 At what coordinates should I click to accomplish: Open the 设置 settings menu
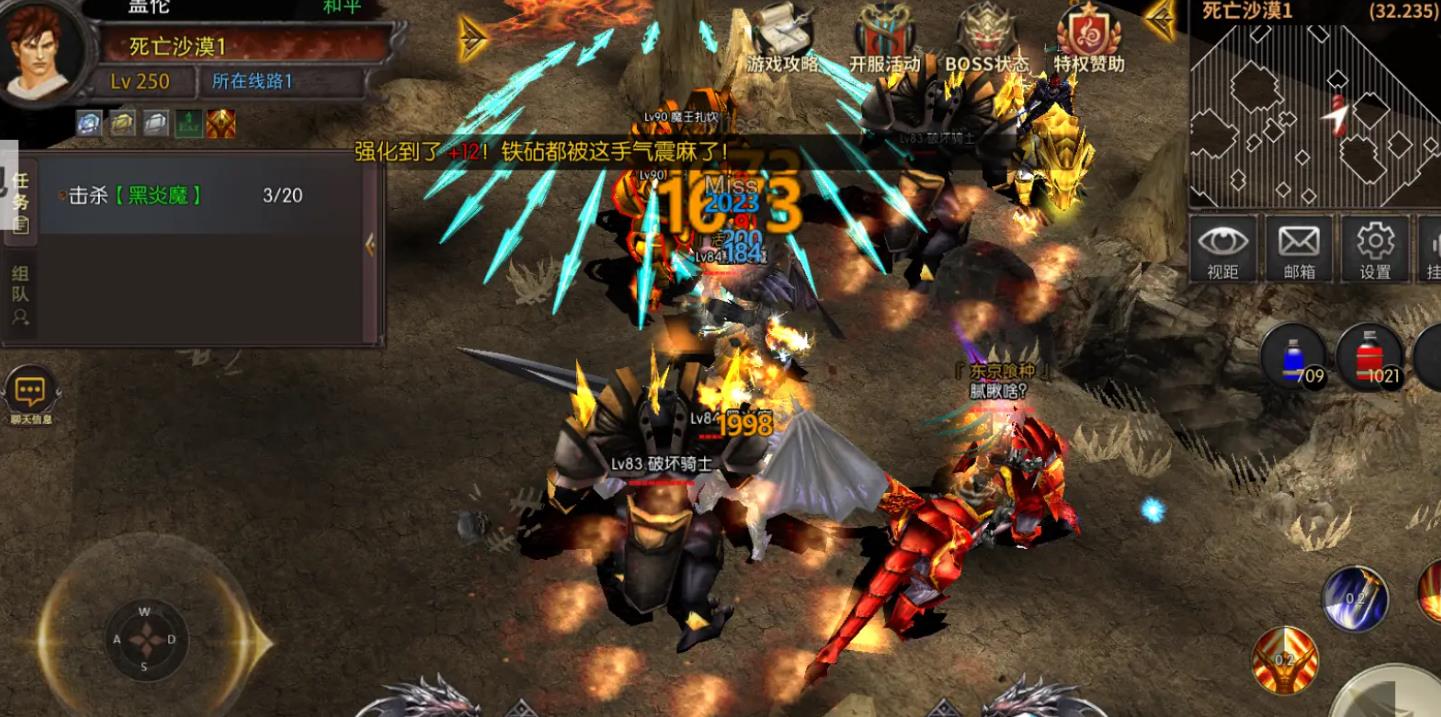pyautogui.click(x=1375, y=248)
